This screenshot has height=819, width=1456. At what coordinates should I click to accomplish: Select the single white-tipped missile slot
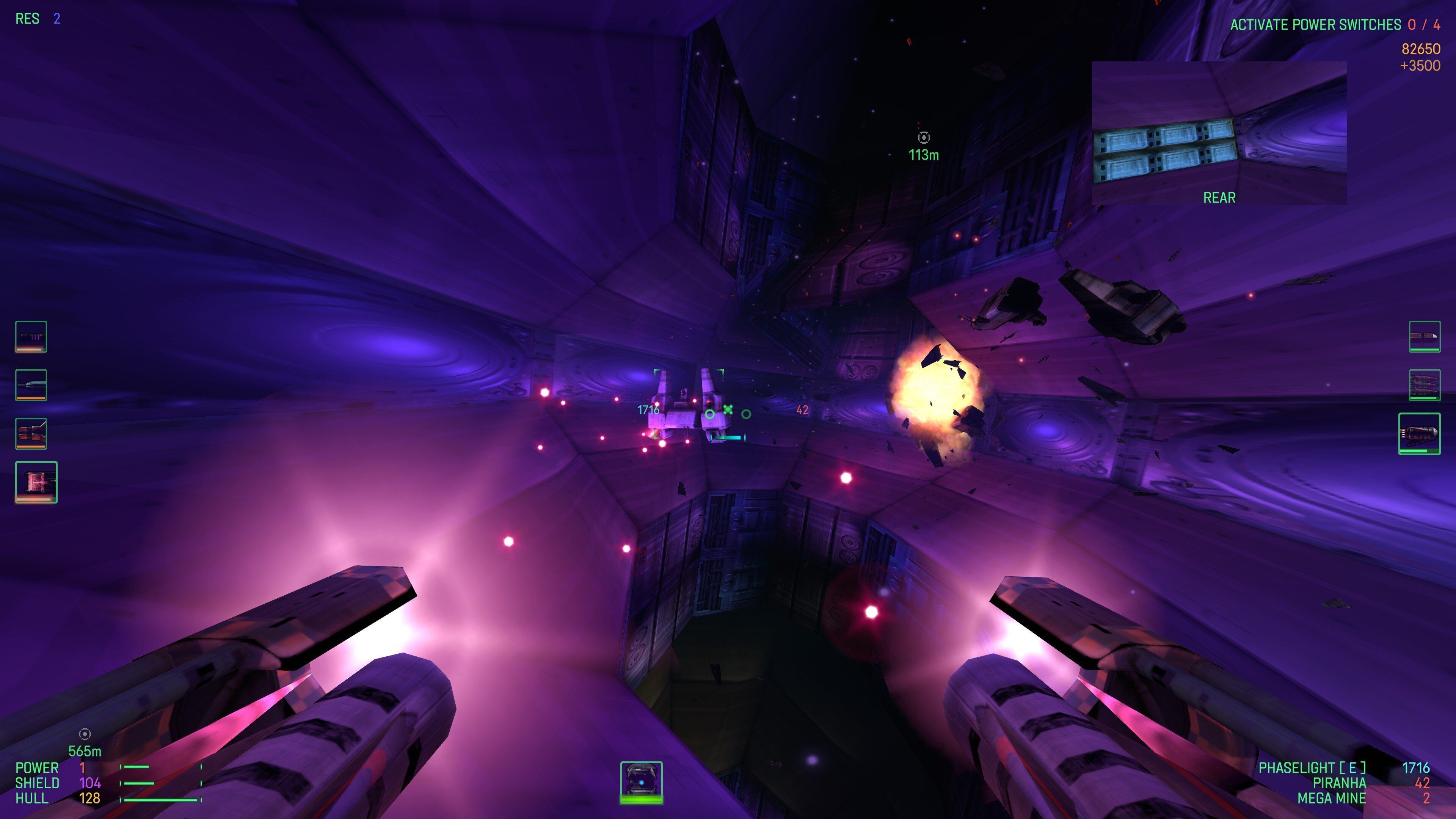[x=1425, y=336]
